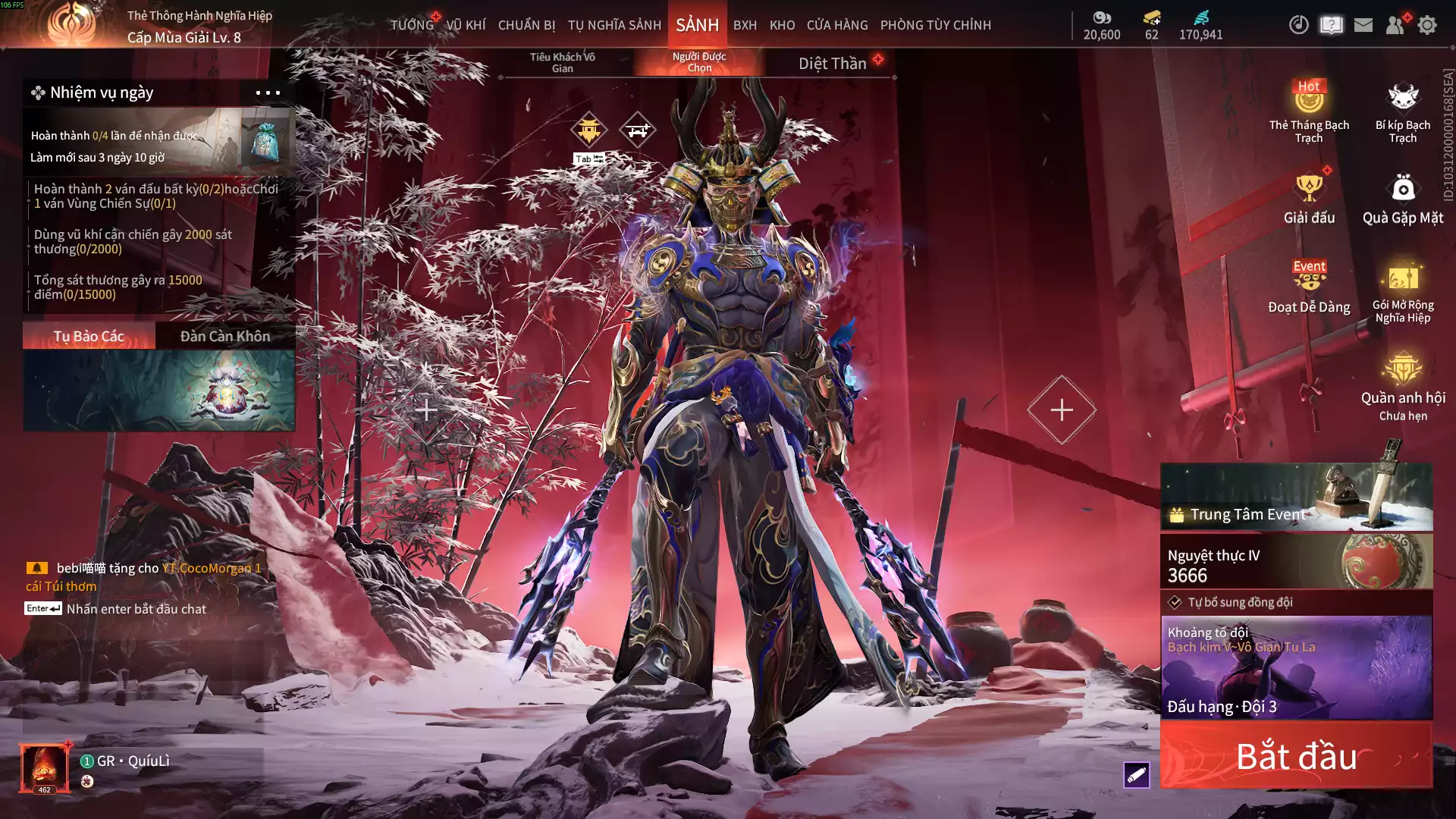Choose the Tiêu Khách Vô Gian tab
Screen dimensions: 1456x819
pyautogui.click(x=562, y=62)
